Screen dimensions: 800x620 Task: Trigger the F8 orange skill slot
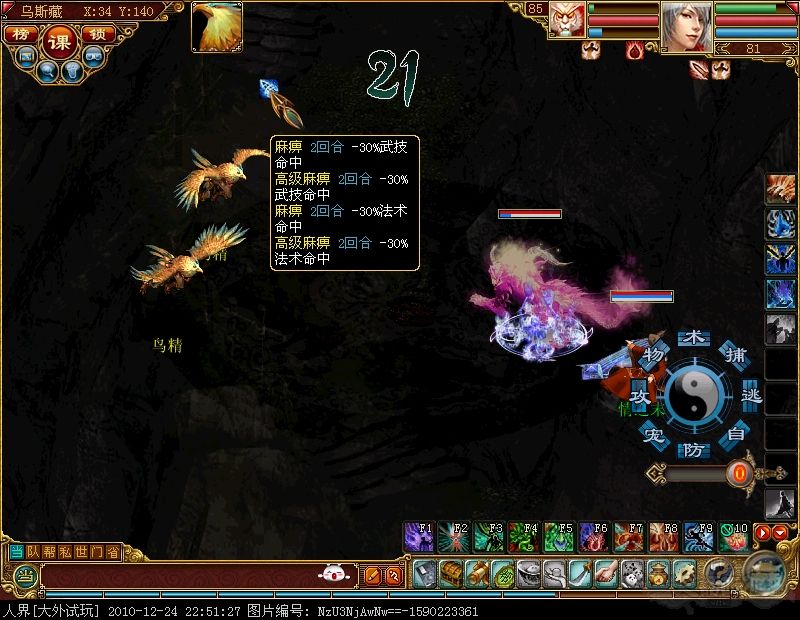click(663, 537)
